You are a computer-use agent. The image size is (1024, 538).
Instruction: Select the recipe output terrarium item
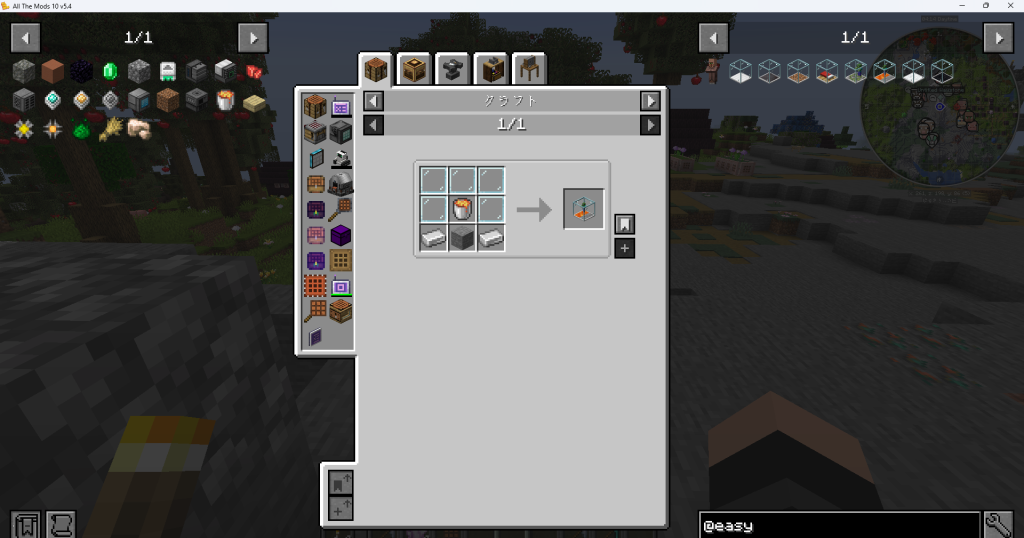tap(583, 209)
